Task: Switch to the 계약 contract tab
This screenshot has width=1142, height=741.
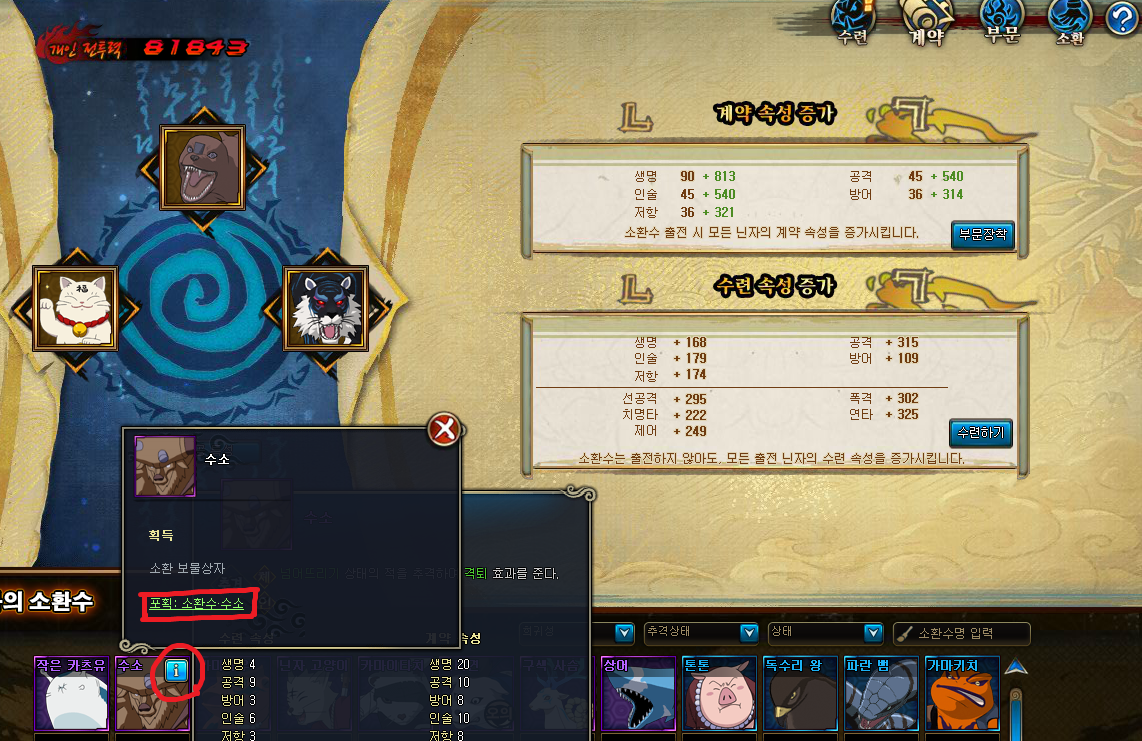Action: [x=926, y=22]
